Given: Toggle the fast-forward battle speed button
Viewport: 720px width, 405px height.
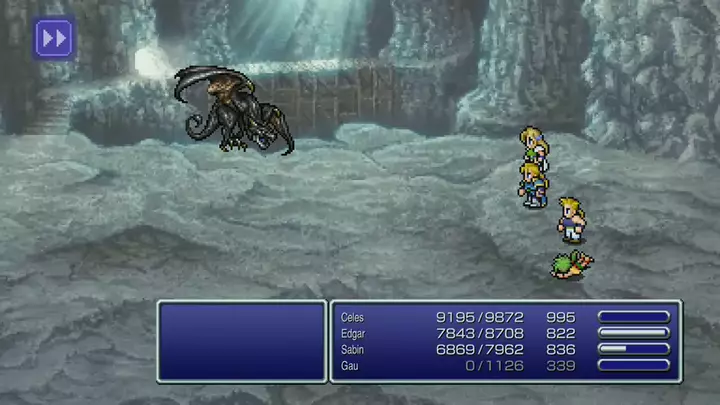Looking at the screenshot, I should tap(54, 38).
